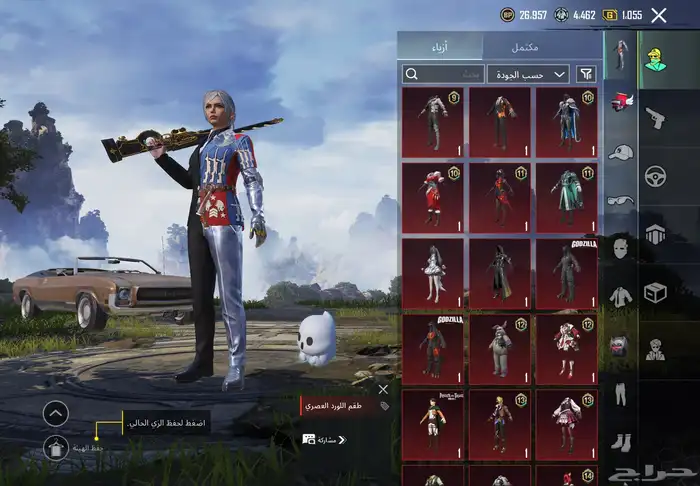
Task: Choose the glasses accessory category
Action: click(x=620, y=200)
